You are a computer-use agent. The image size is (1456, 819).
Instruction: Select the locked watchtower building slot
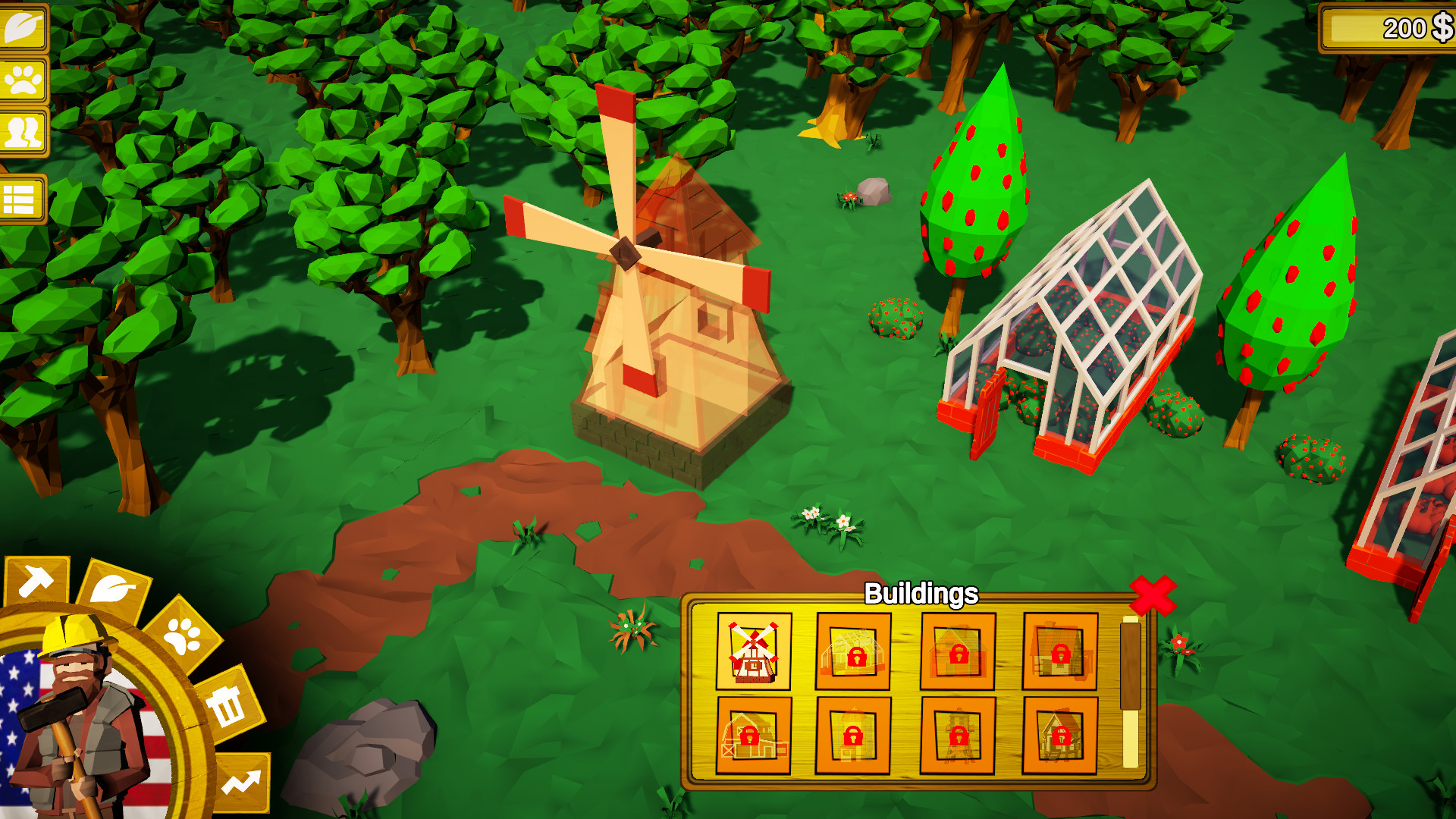click(955, 734)
